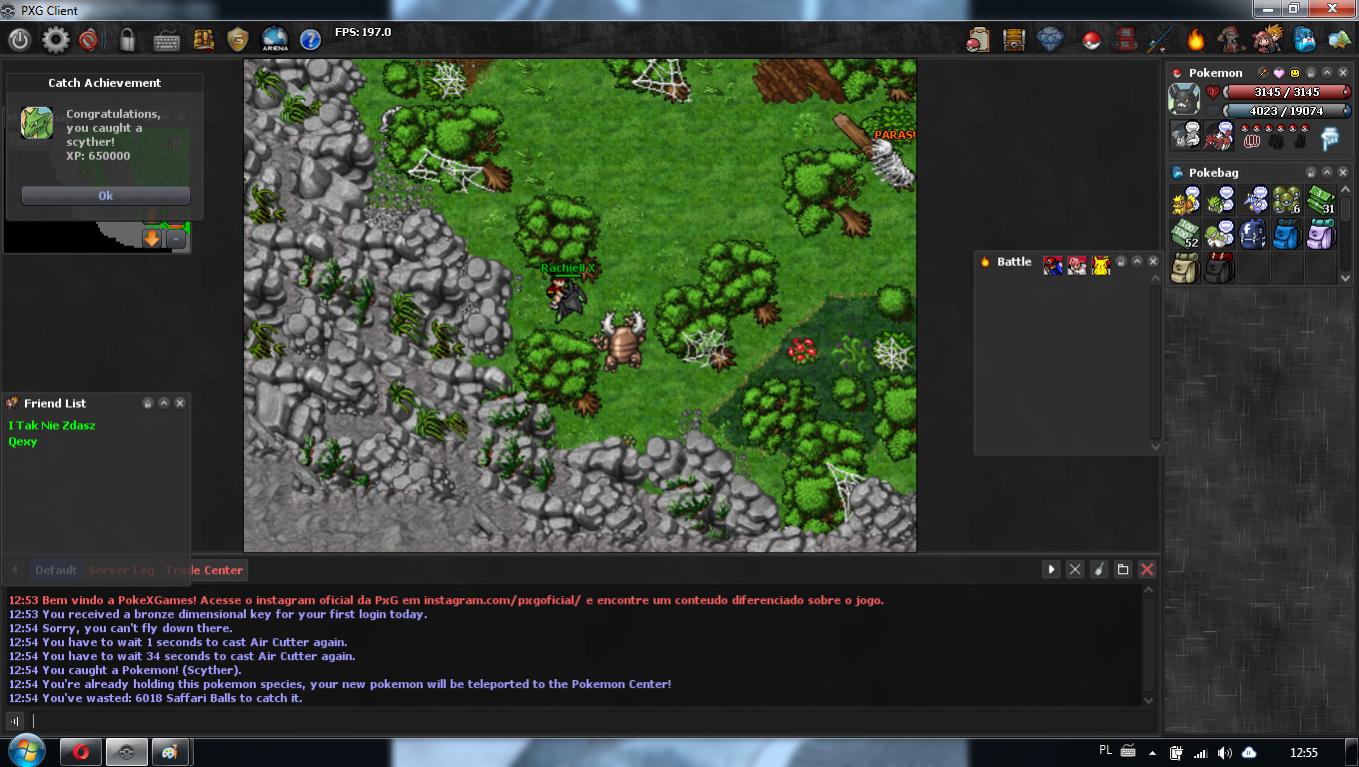
Task: Select friend Qexy in Friend List
Action: point(23,442)
